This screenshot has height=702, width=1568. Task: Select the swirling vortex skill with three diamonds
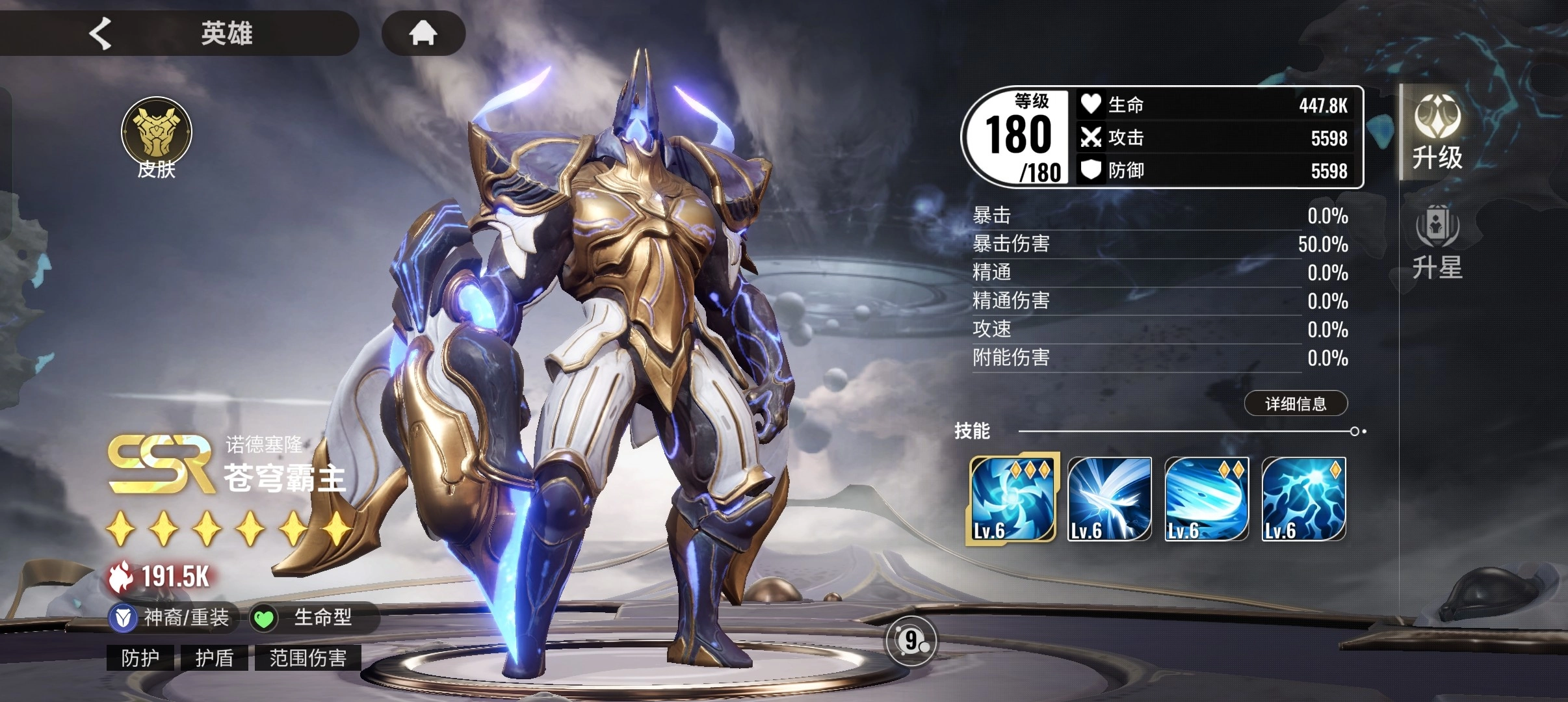click(1012, 499)
